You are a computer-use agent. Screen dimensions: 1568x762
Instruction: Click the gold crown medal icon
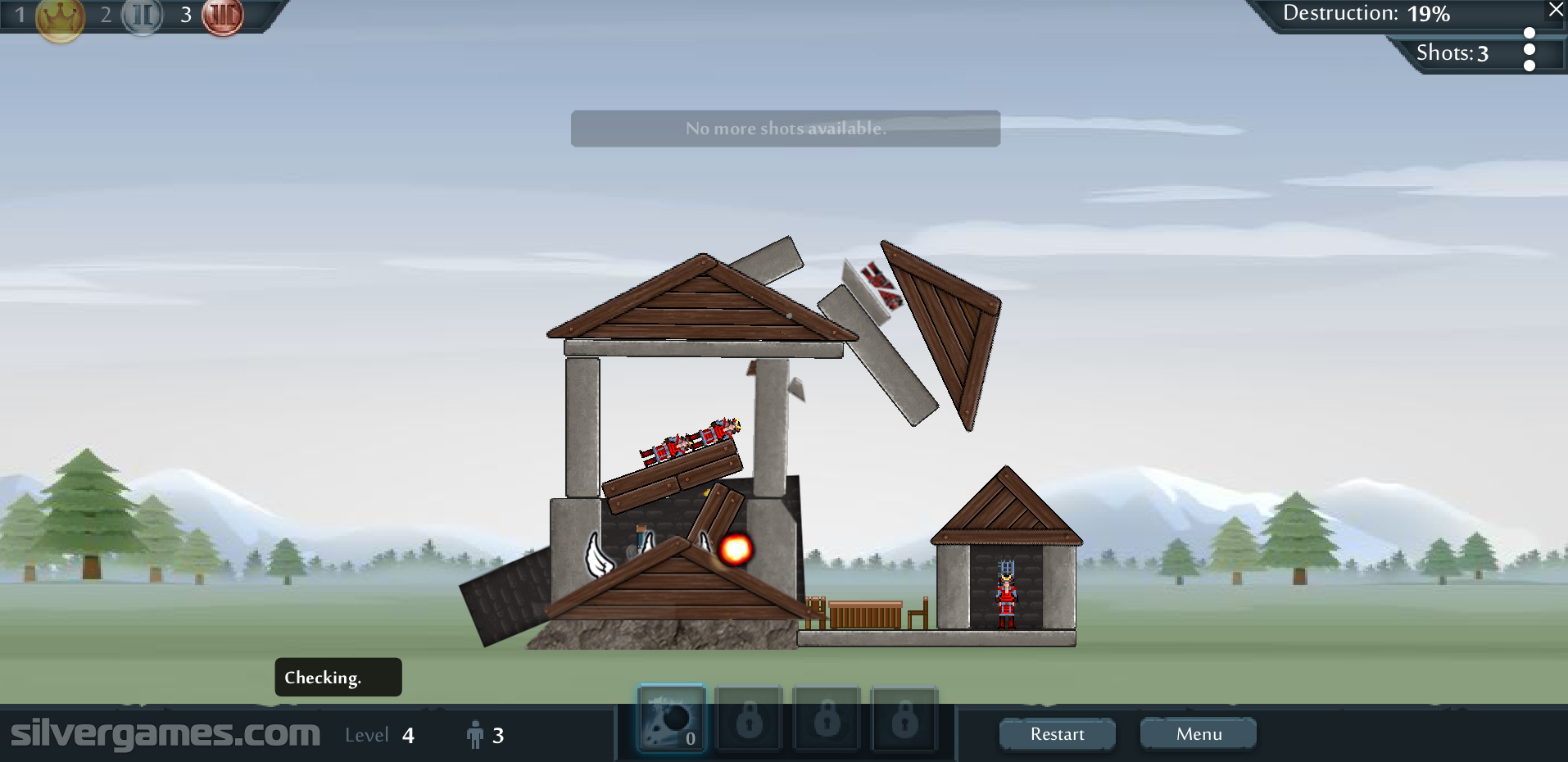click(x=60, y=16)
